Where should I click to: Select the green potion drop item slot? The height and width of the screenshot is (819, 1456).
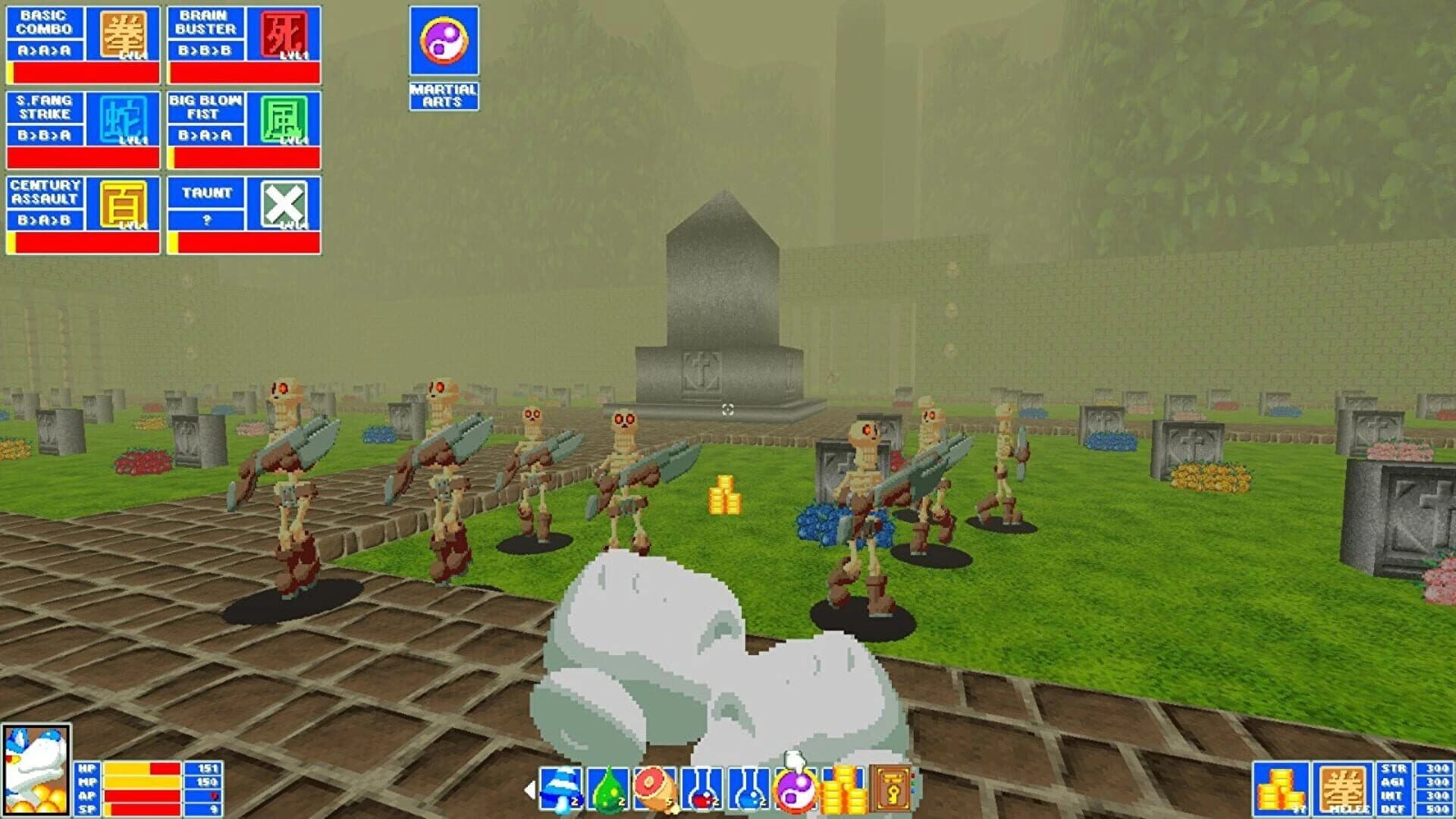[x=607, y=789]
